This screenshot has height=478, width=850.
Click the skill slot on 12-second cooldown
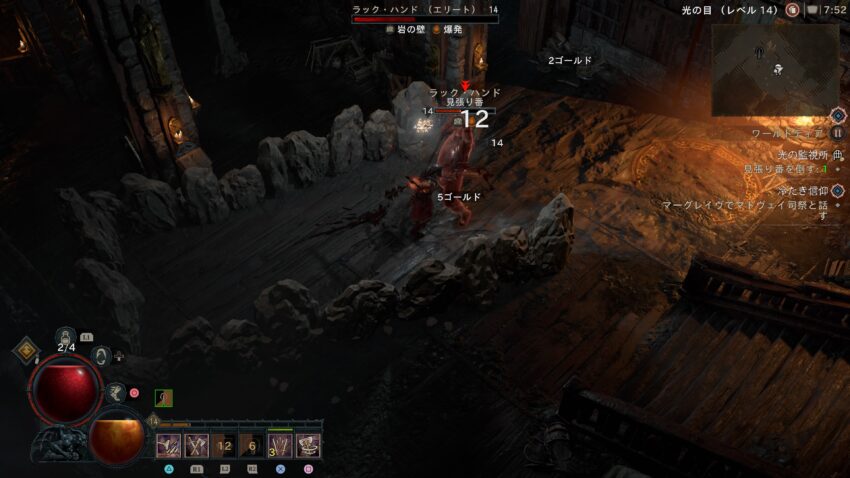pyautogui.click(x=224, y=445)
